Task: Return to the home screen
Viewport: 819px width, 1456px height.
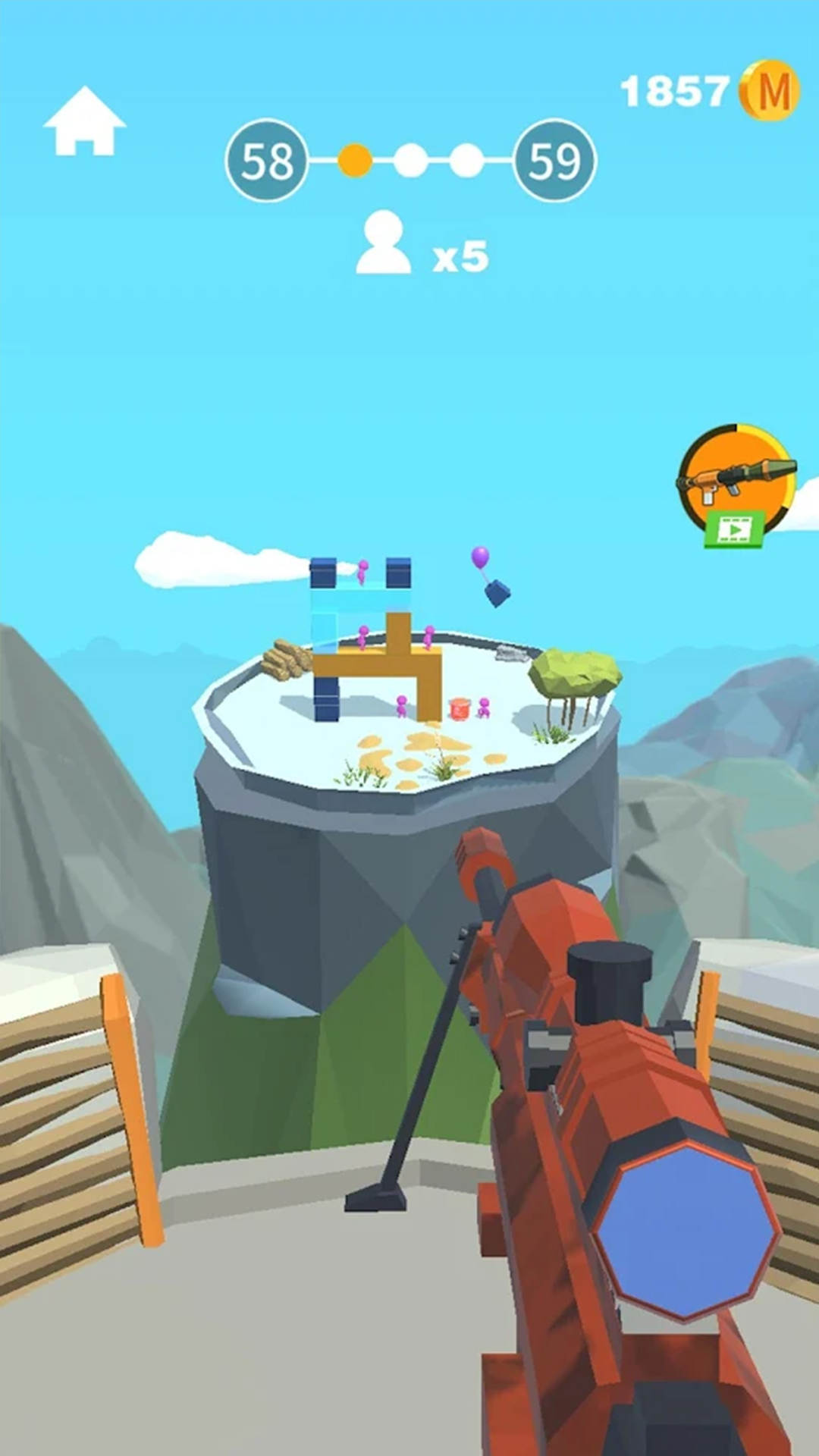Action: pyautogui.click(x=84, y=122)
